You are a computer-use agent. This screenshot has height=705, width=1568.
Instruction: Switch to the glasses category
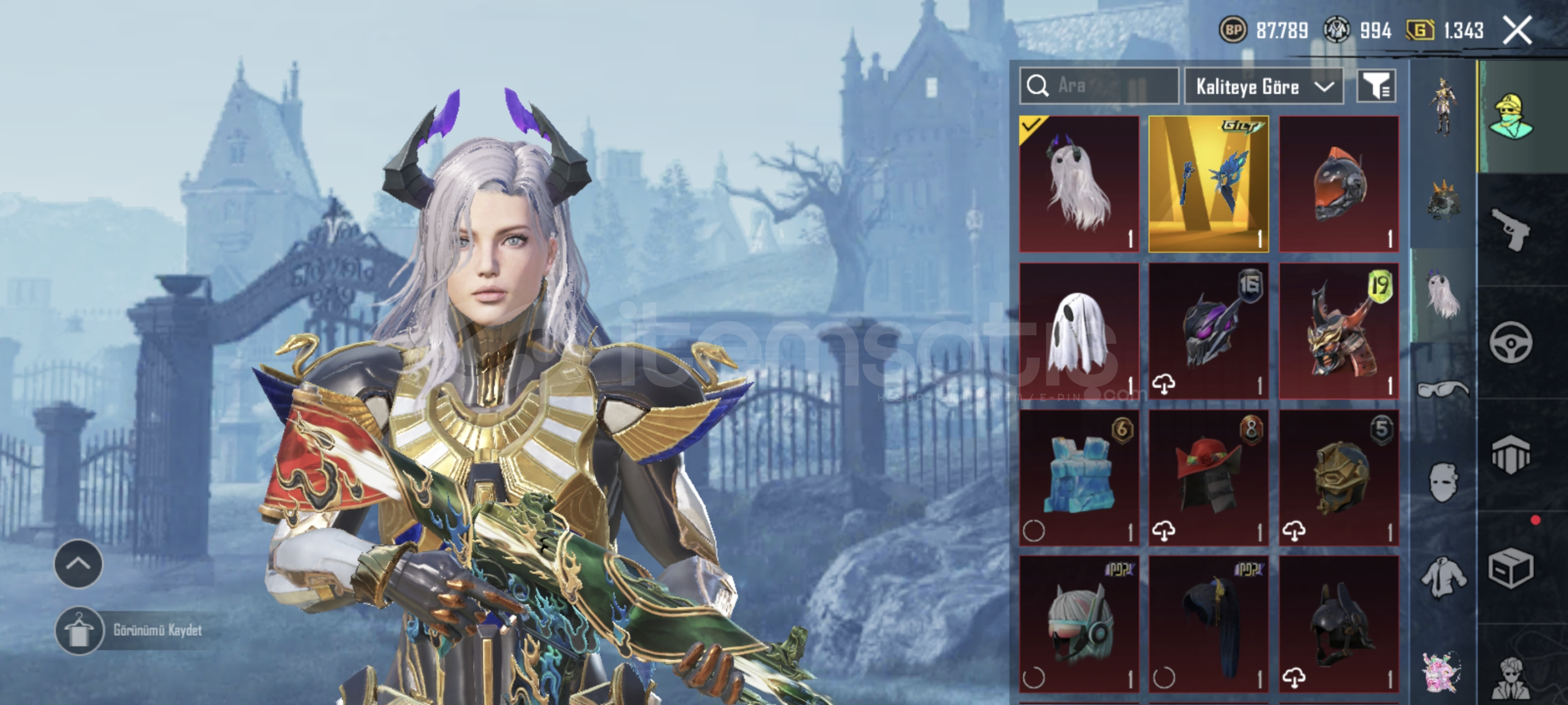click(x=1443, y=390)
